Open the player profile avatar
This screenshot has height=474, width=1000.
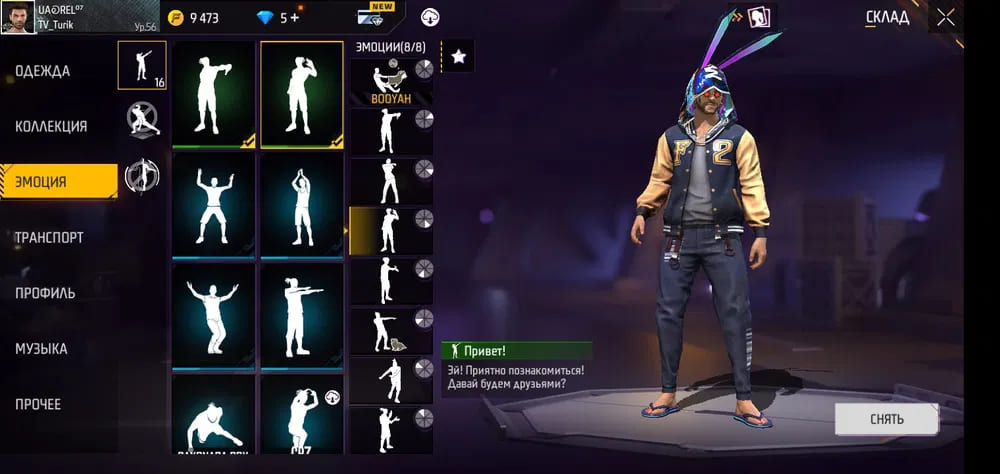point(18,17)
